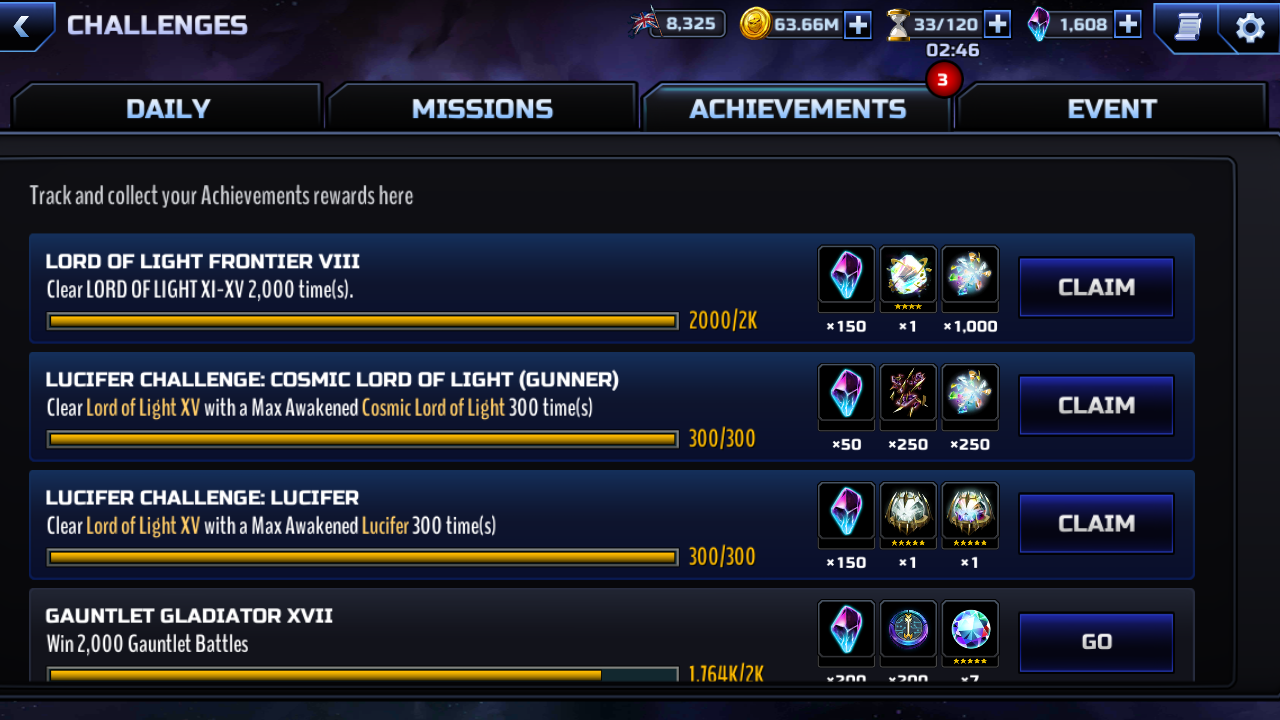This screenshot has height=720, width=1280.
Task: Open the Missions tab
Action: (482, 108)
